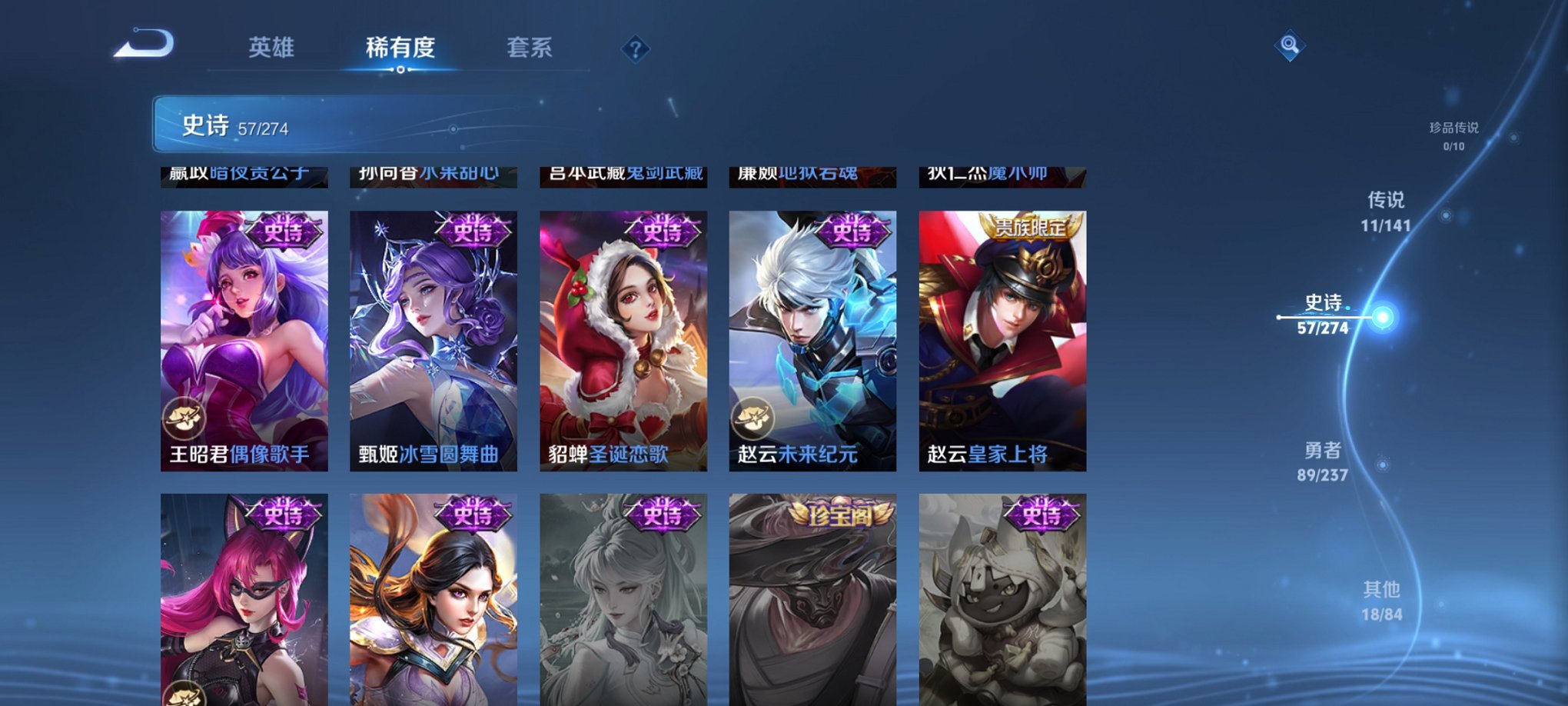Reselect the 稀有度 tab
This screenshot has height=706, width=1568.
(x=399, y=46)
